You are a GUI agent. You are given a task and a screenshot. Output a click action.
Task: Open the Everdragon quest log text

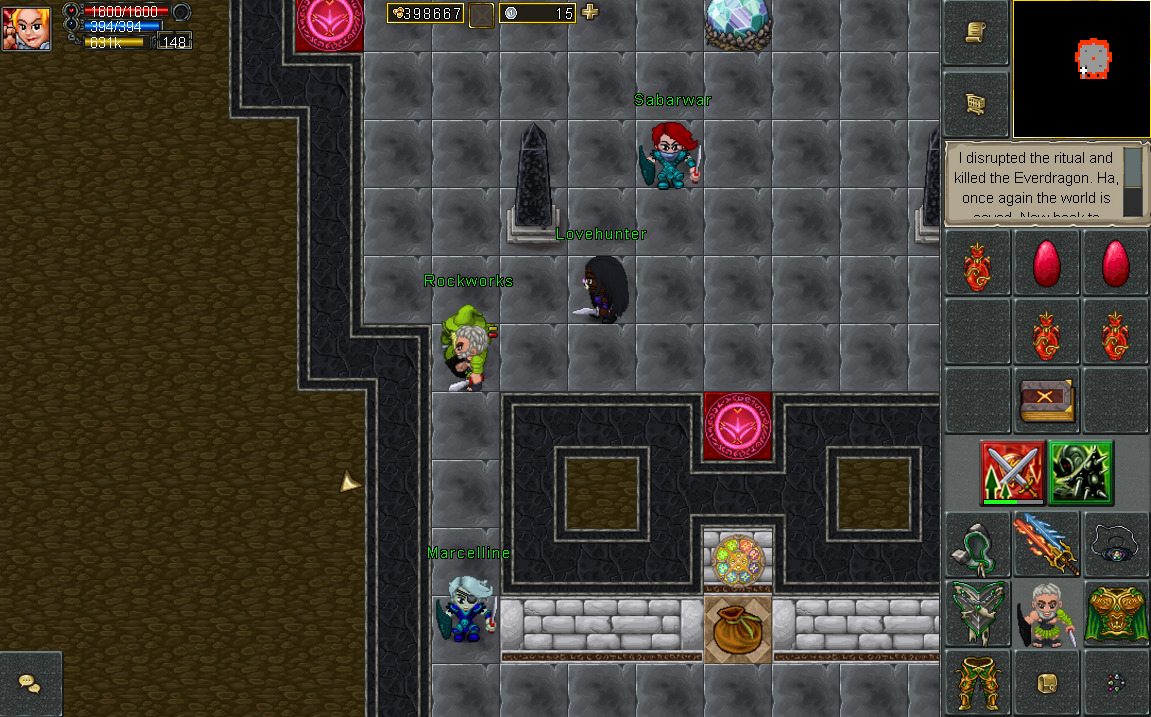coord(1034,184)
